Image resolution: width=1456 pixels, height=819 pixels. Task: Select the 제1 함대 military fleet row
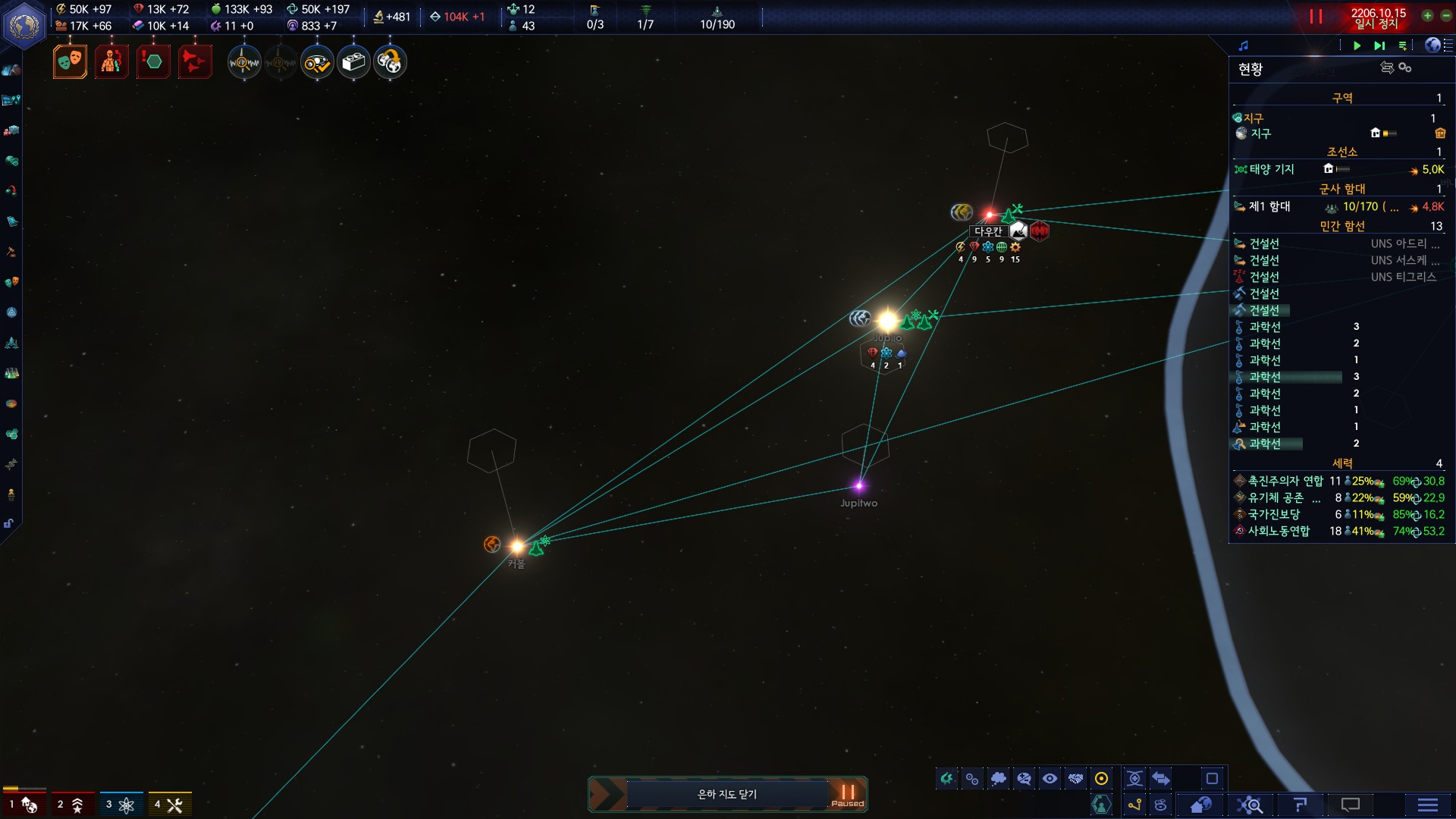[1269, 206]
